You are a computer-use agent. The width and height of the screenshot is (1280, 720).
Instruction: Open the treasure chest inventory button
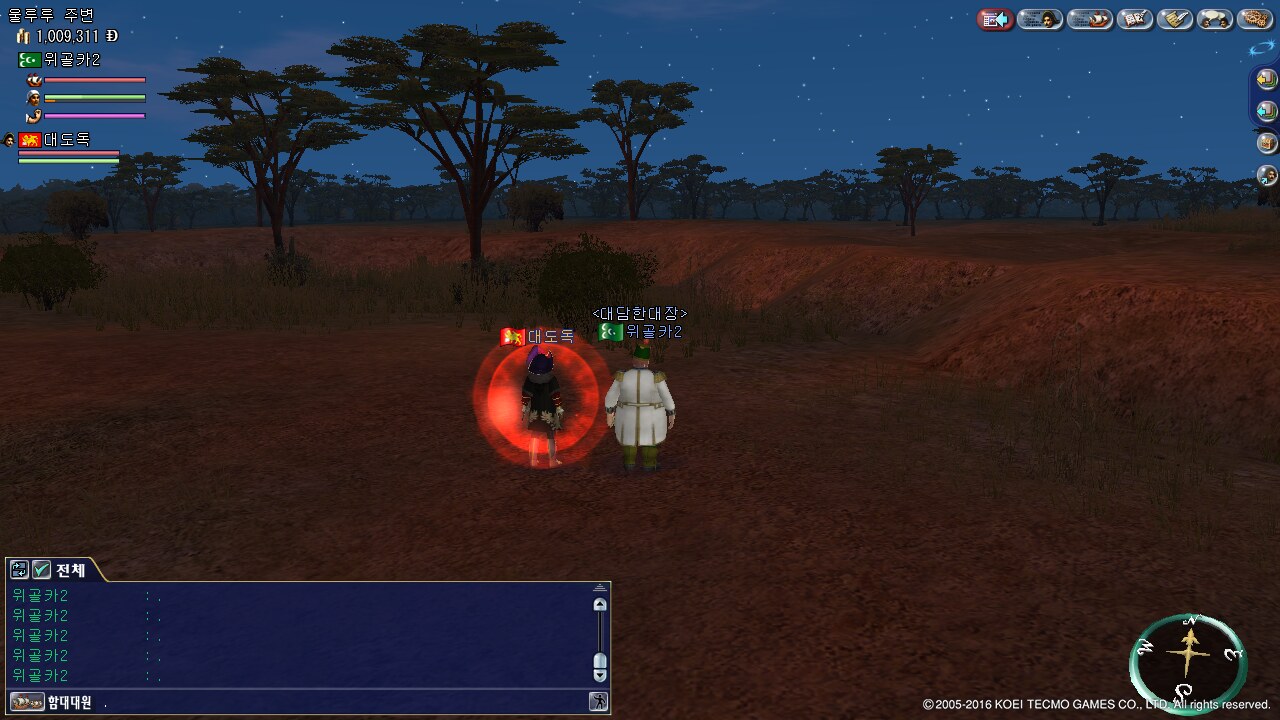tap(1267, 143)
